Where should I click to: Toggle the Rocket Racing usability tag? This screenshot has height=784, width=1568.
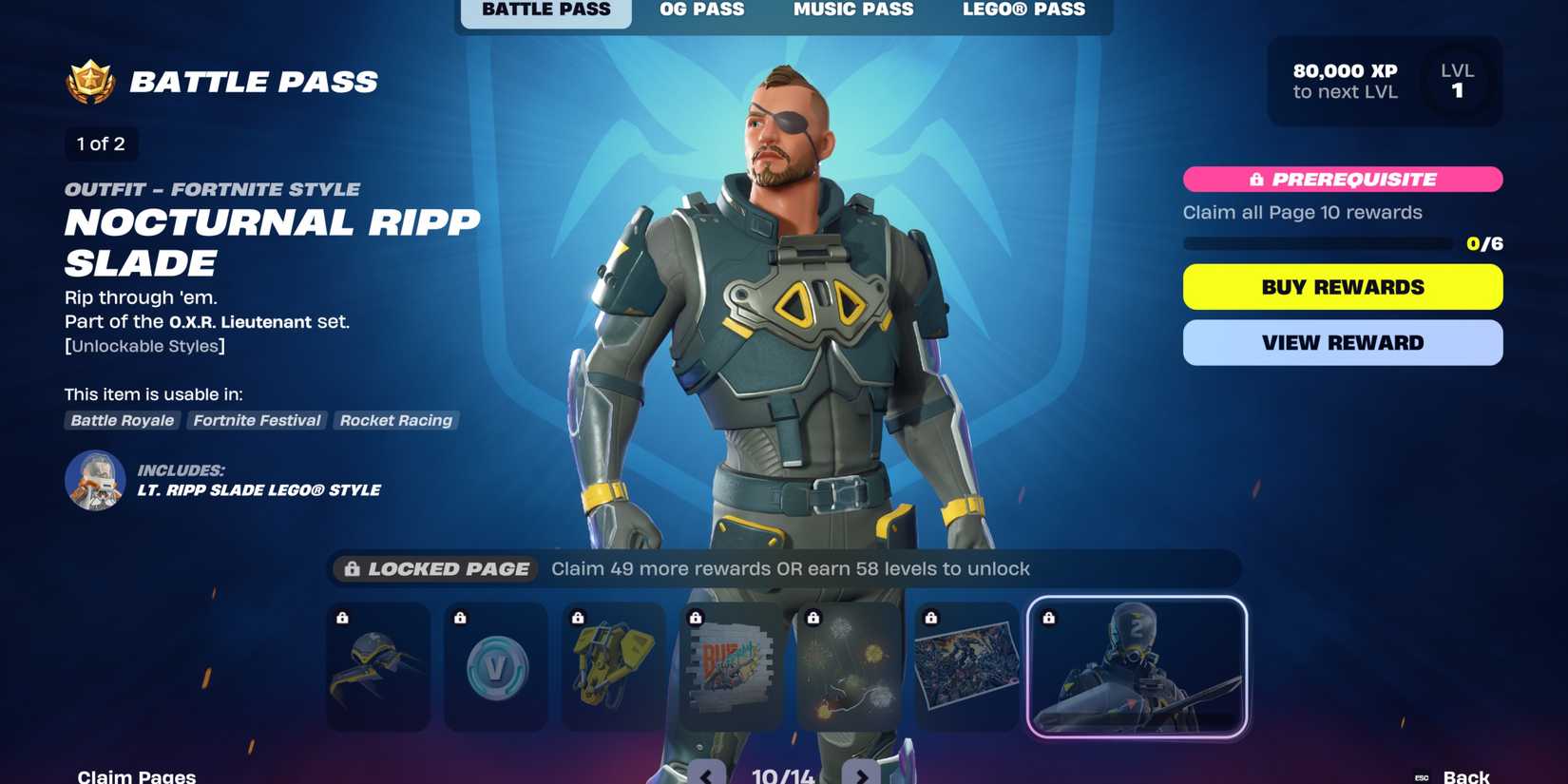coord(396,420)
